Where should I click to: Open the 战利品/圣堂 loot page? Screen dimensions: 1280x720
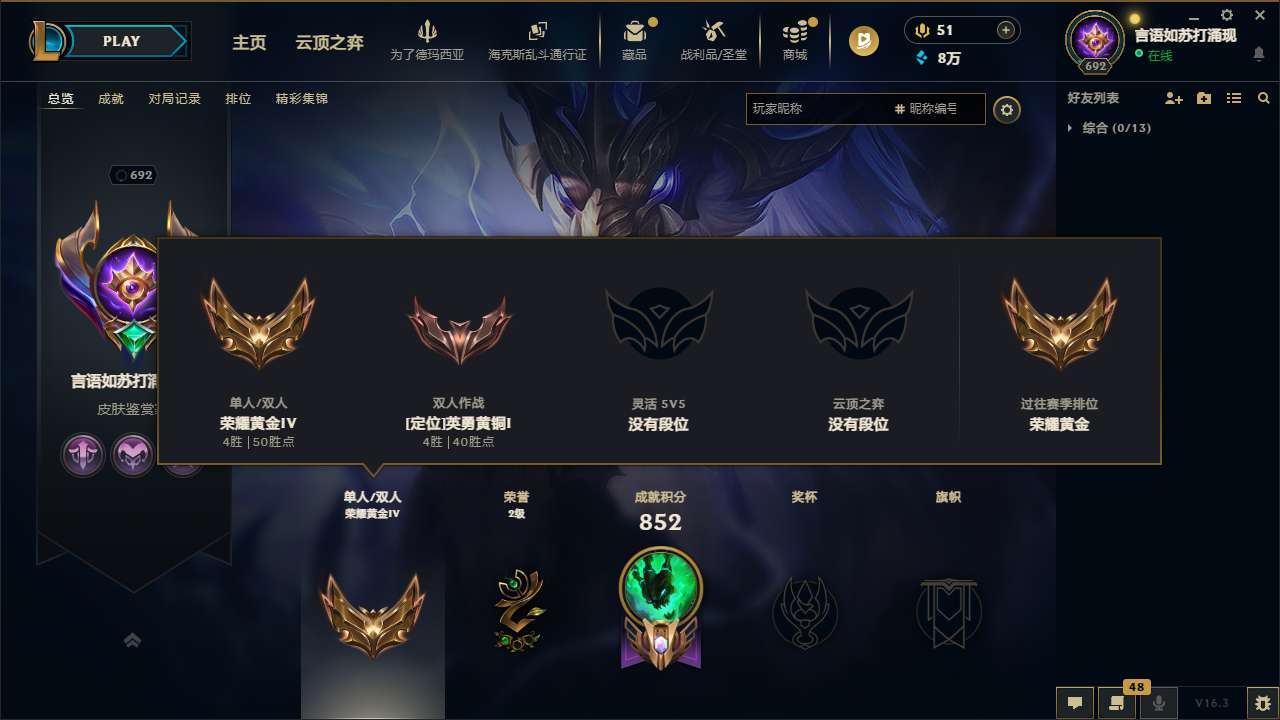(x=714, y=40)
